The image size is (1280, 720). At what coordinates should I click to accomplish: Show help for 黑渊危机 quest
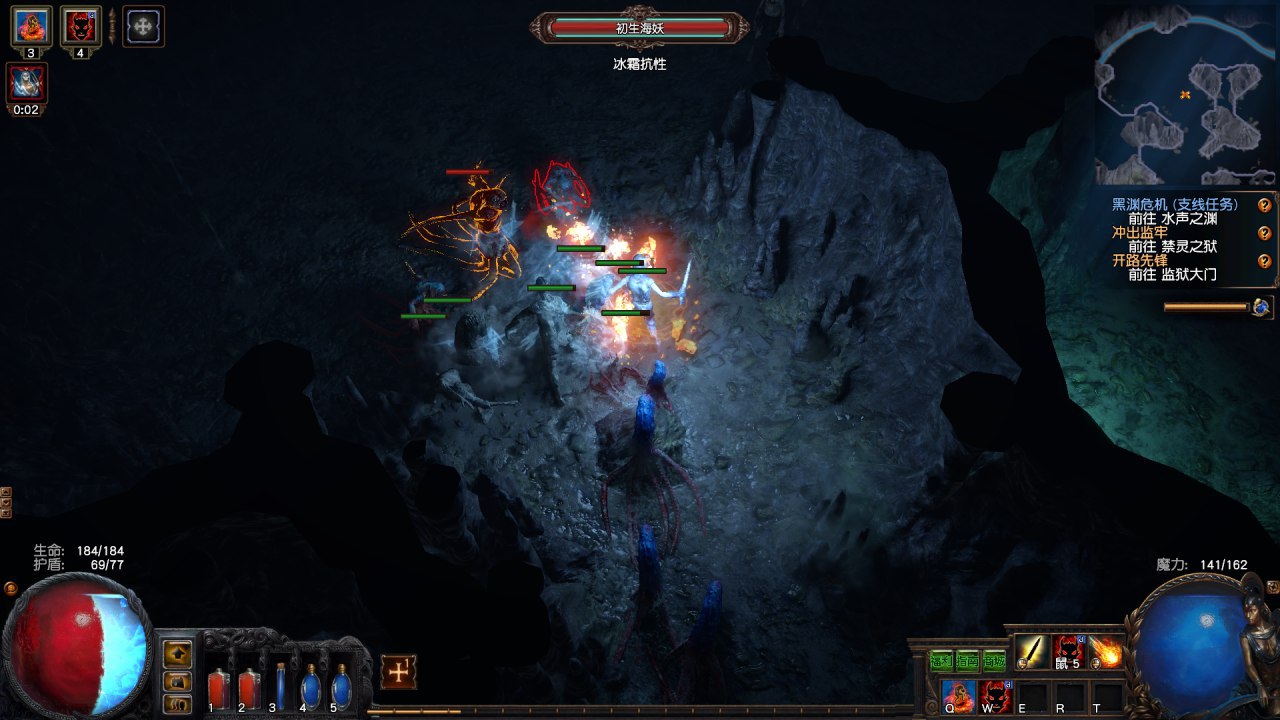[1264, 205]
